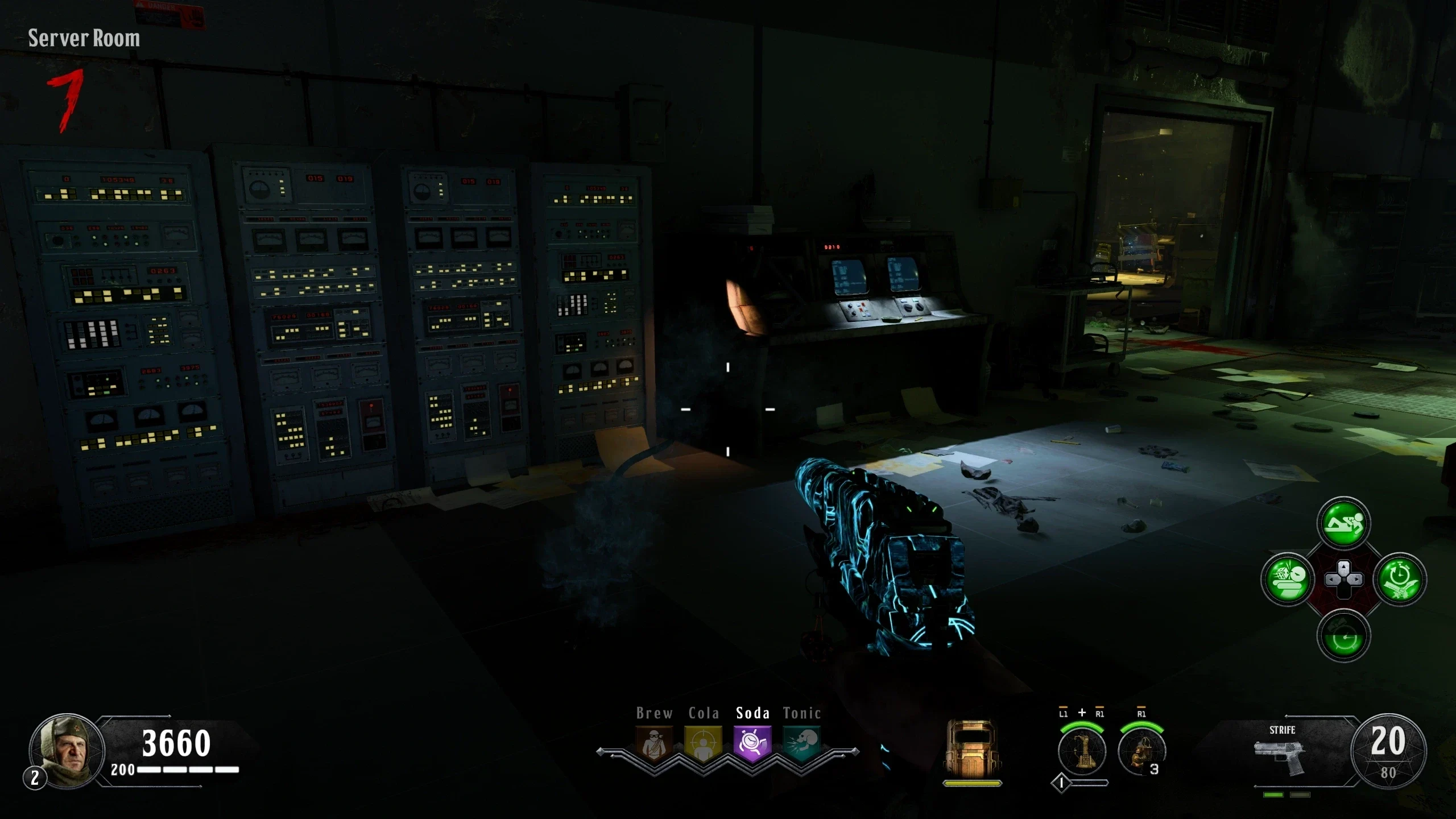Image resolution: width=1456 pixels, height=819 pixels.
Task: Click the player character portrait
Action: click(67, 750)
